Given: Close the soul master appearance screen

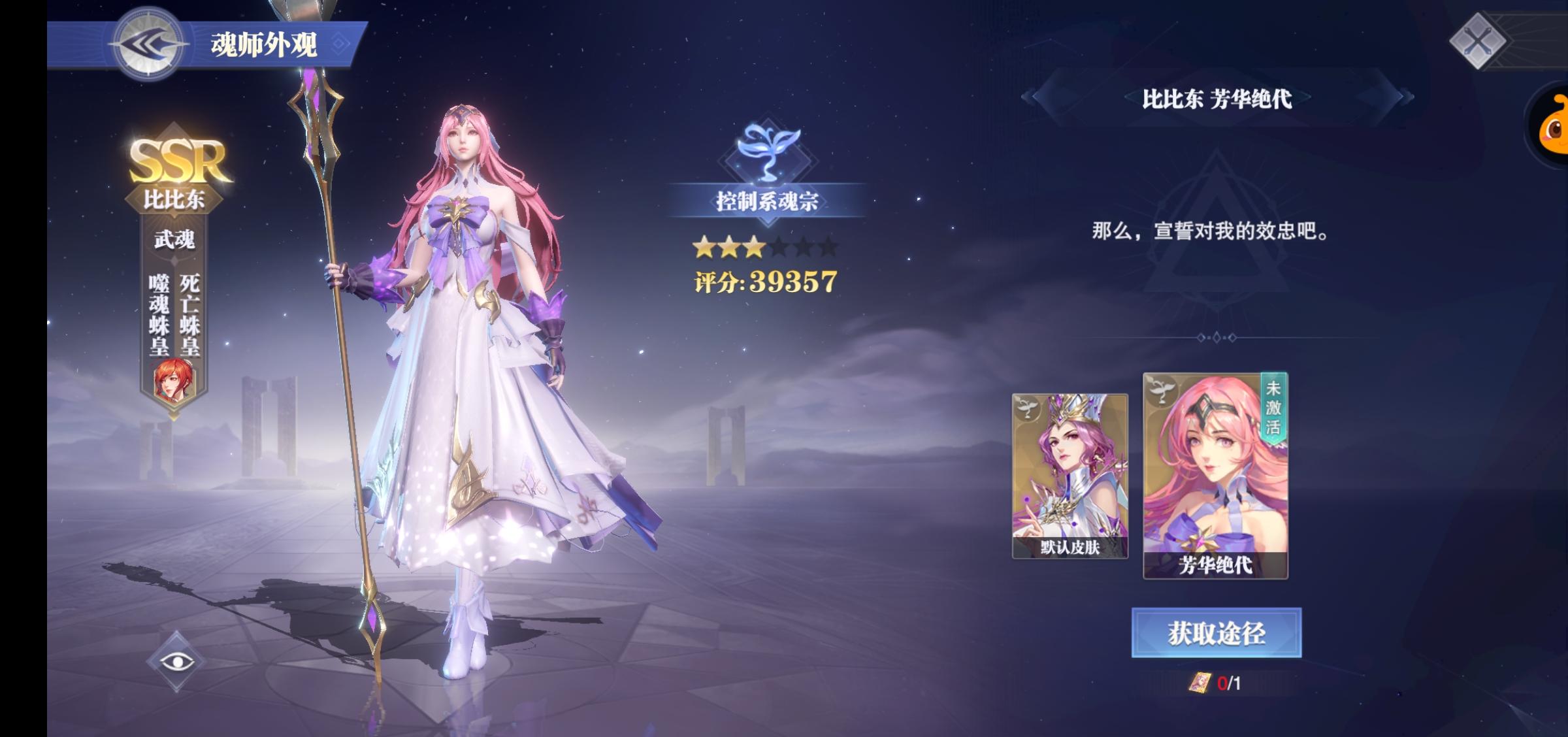Looking at the screenshot, I should point(1478,42).
